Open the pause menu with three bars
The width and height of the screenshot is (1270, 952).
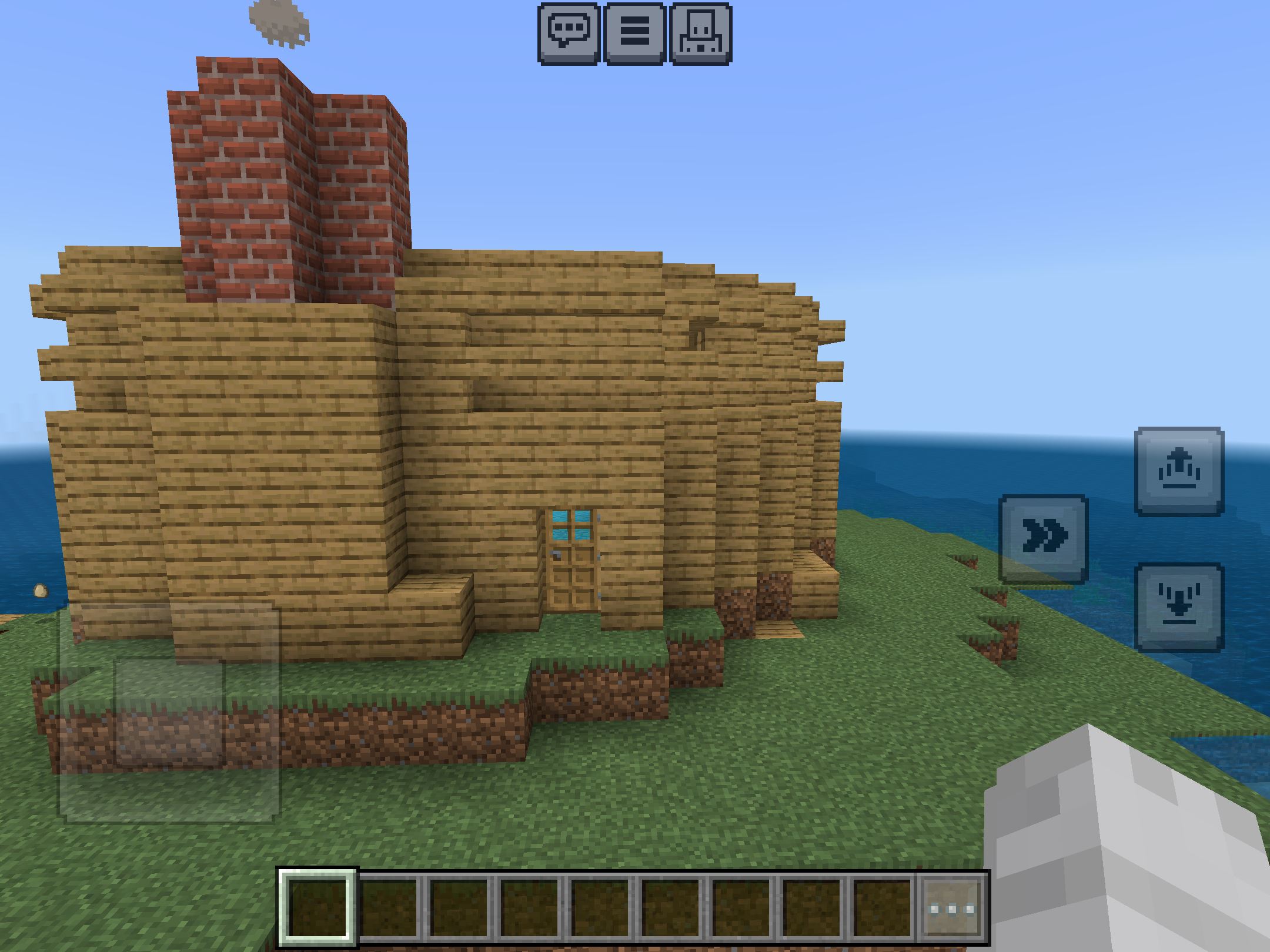pyautogui.click(x=635, y=33)
